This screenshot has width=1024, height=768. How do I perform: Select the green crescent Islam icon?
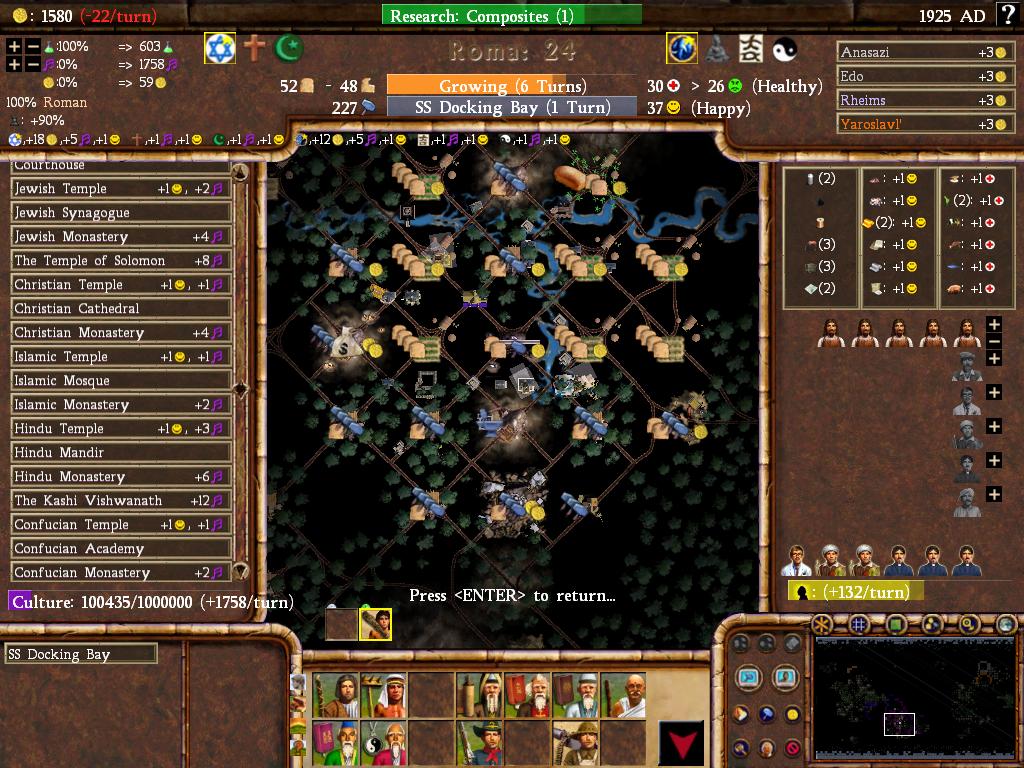tap(290, 48)
